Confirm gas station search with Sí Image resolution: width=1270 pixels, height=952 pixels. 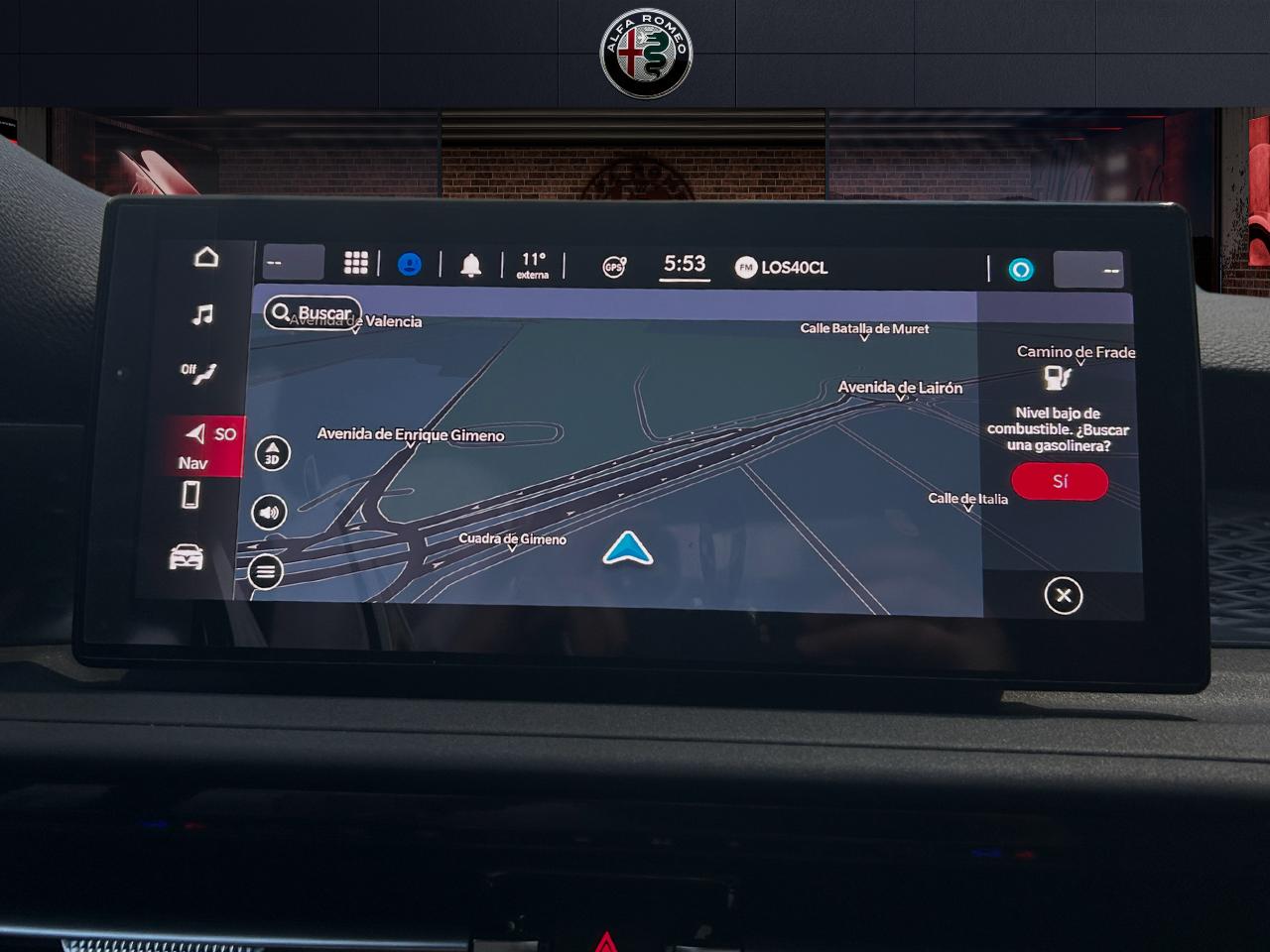pyautogui.click(x=1060, y=482)
